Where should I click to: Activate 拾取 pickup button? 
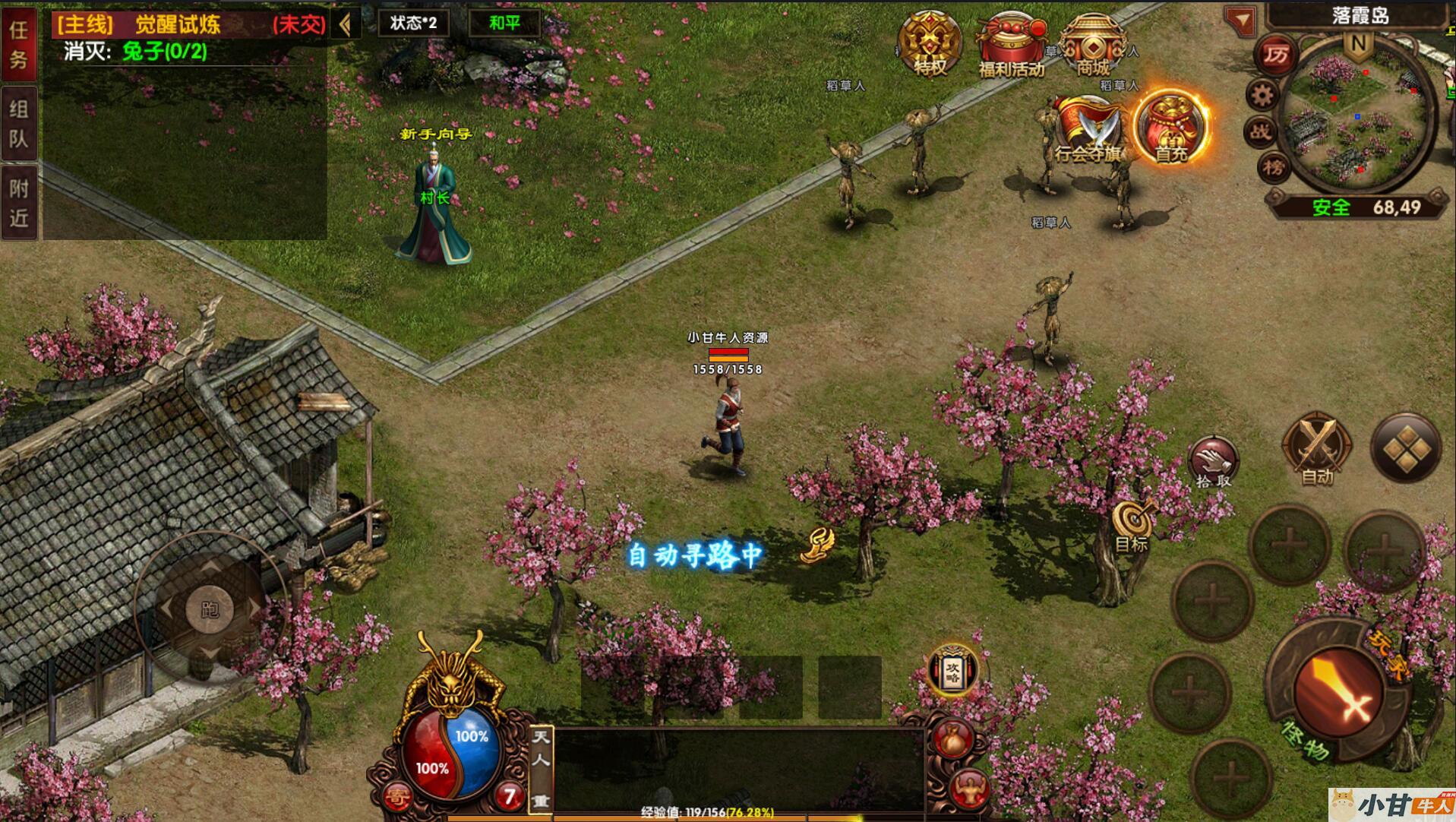point(1213,462)
